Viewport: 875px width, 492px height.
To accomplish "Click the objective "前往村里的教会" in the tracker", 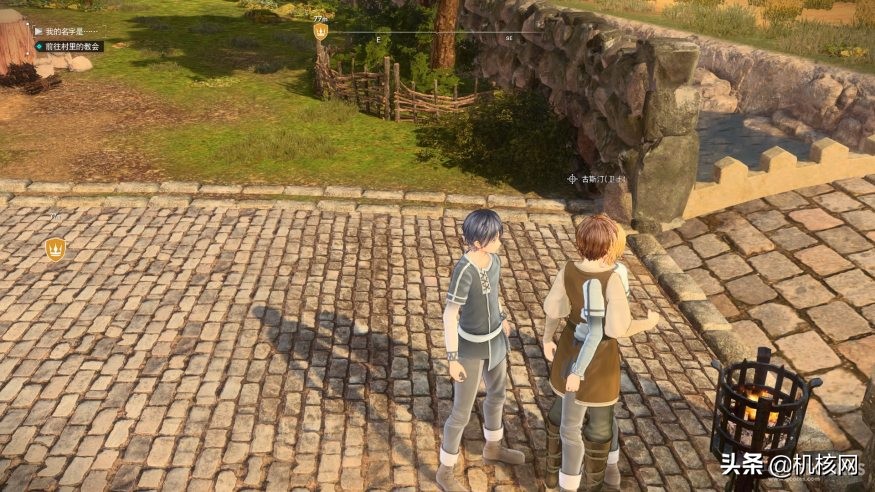I will (x=71, y=46).
